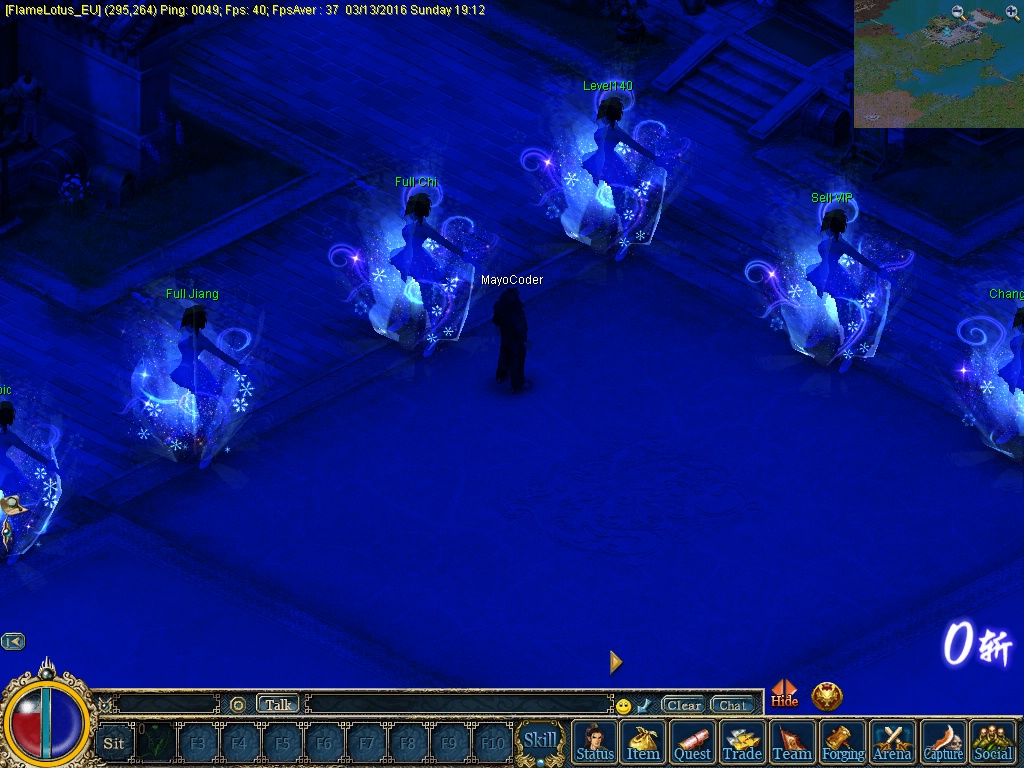Open the Trade window

(x=742, y=742)
